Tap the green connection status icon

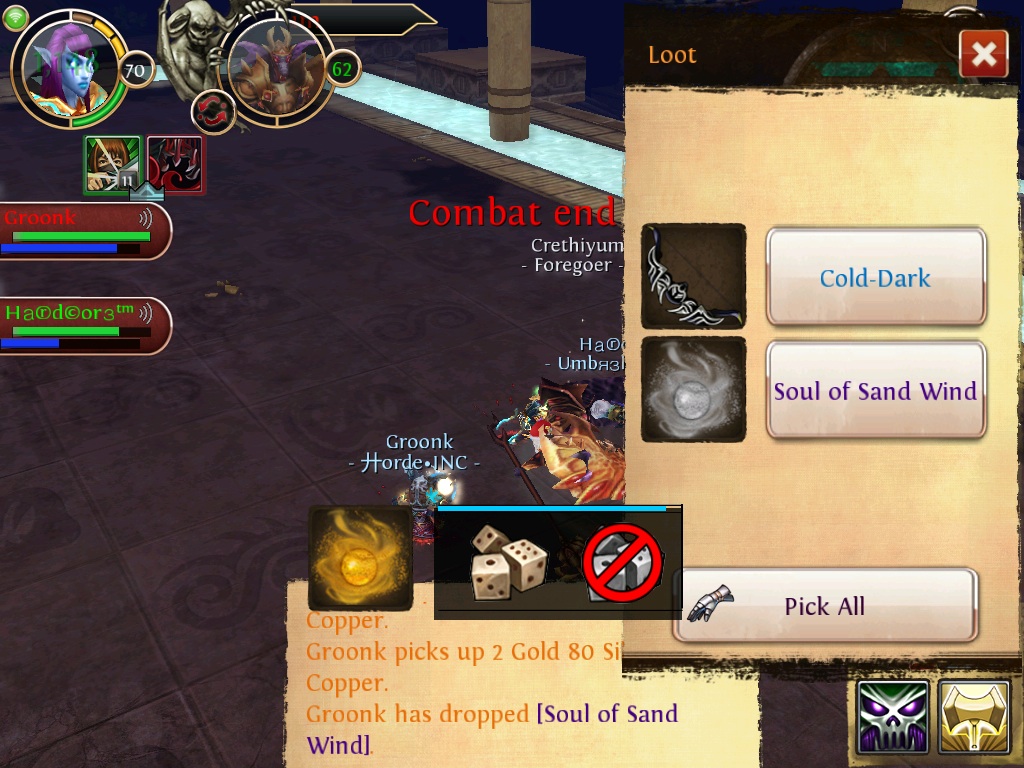pyautogui.click(x=15, y=17)
